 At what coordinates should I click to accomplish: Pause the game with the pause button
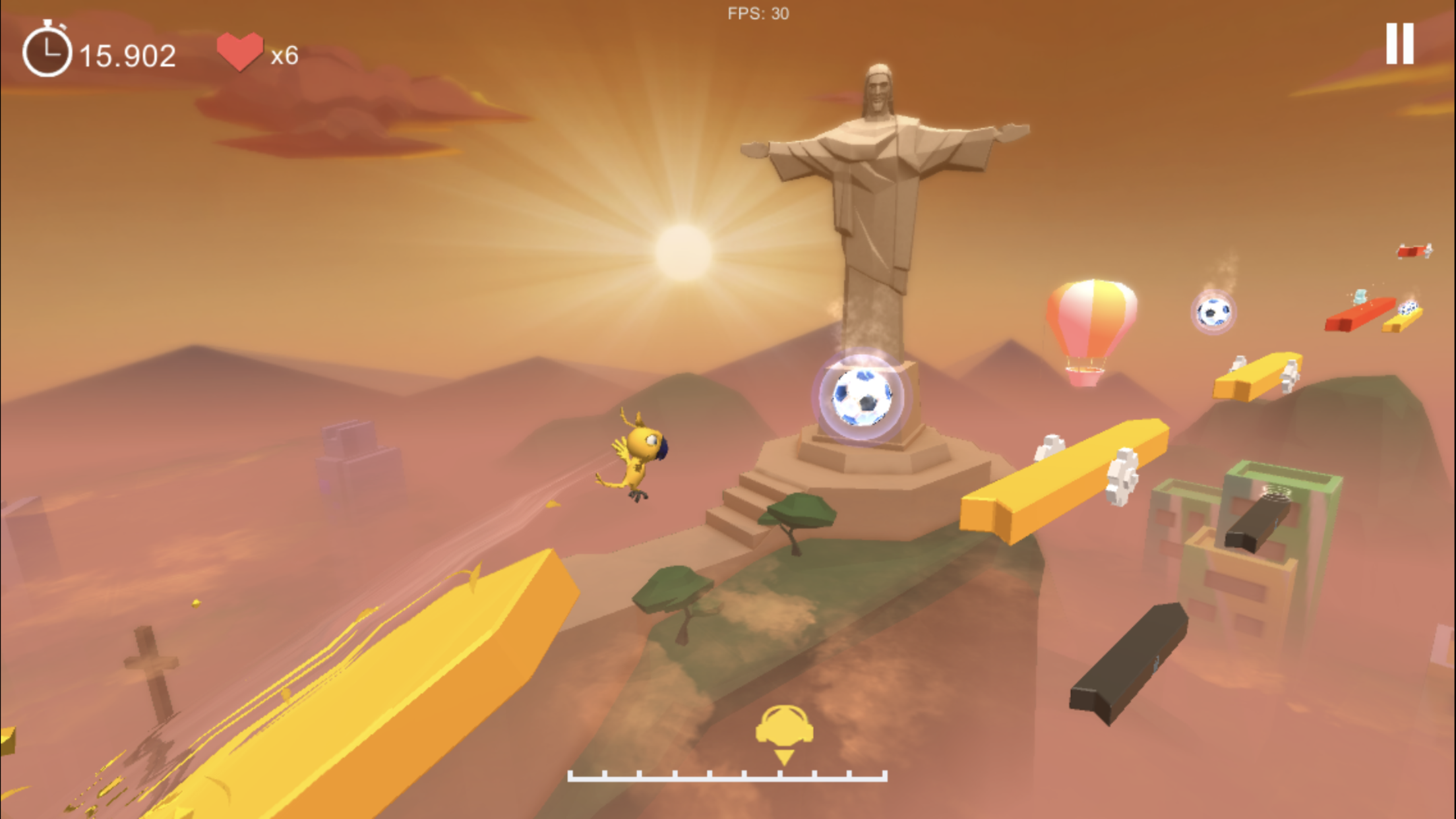[1399, 44]
